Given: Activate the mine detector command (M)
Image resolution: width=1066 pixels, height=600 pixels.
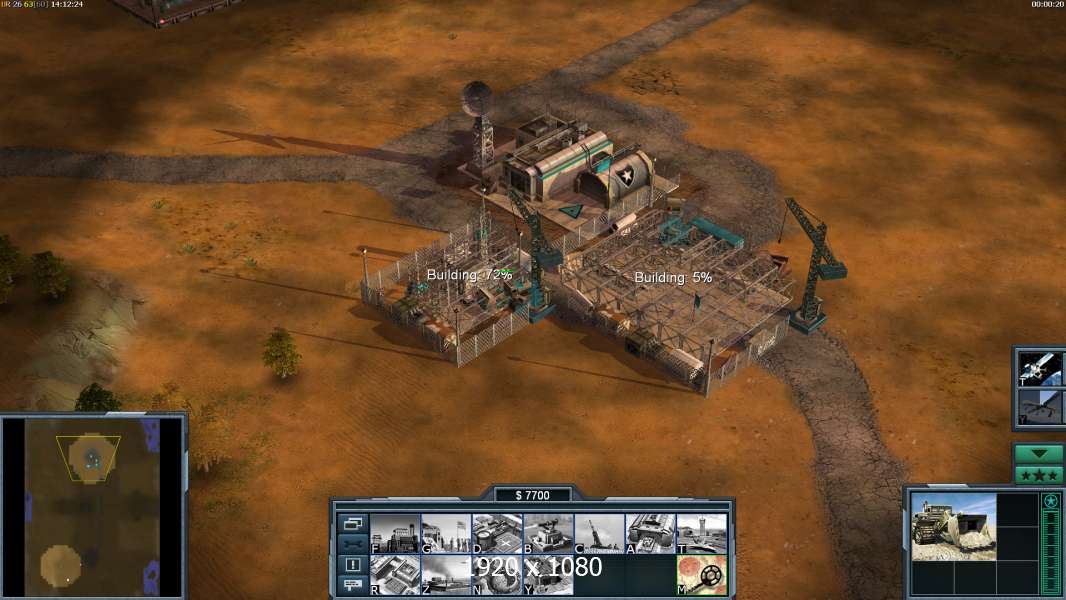Looking at the screenshot, I should pos(701,575).
